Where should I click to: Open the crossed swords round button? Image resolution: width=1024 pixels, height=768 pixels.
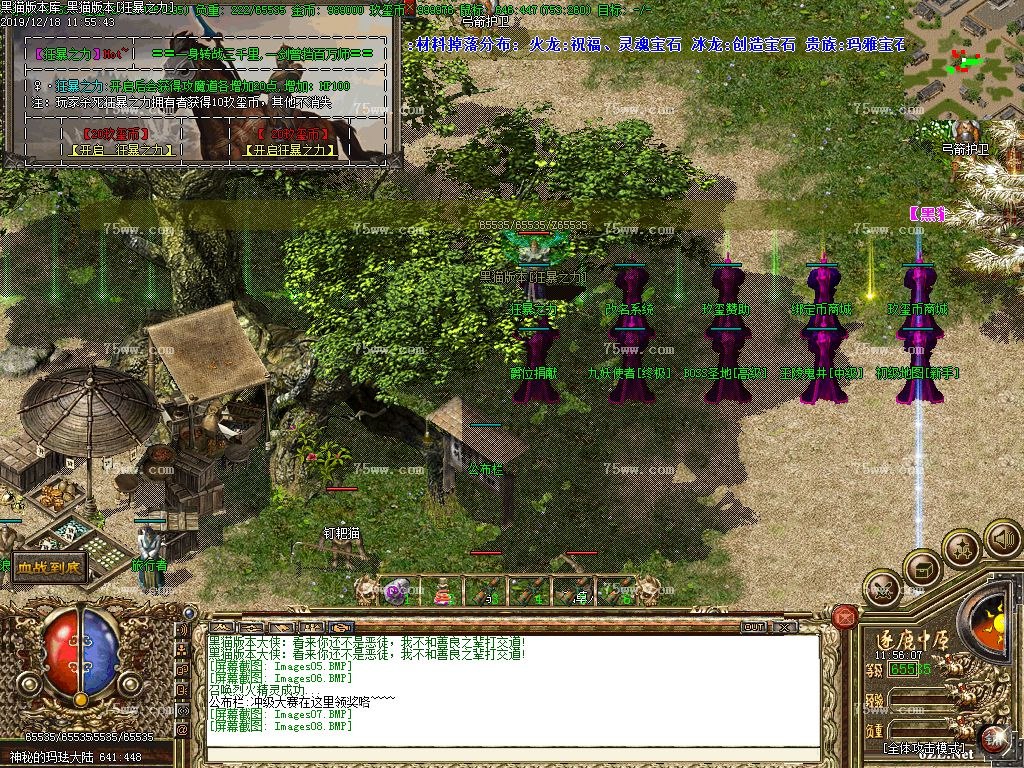[882, 589]
